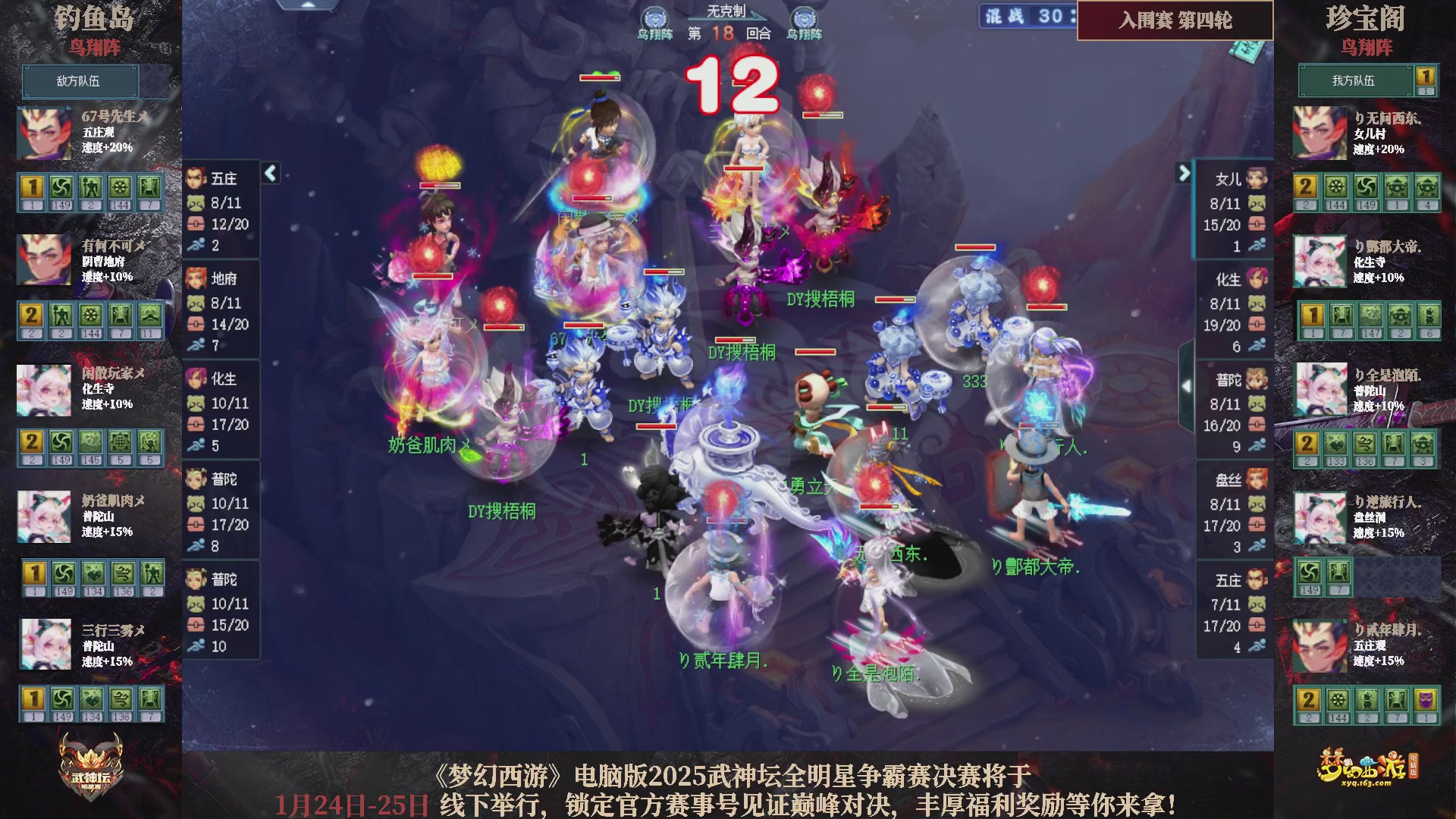
Task: Click the 酆都大帝 portrait thumbnail on the right
Action: pos(1319,260)
